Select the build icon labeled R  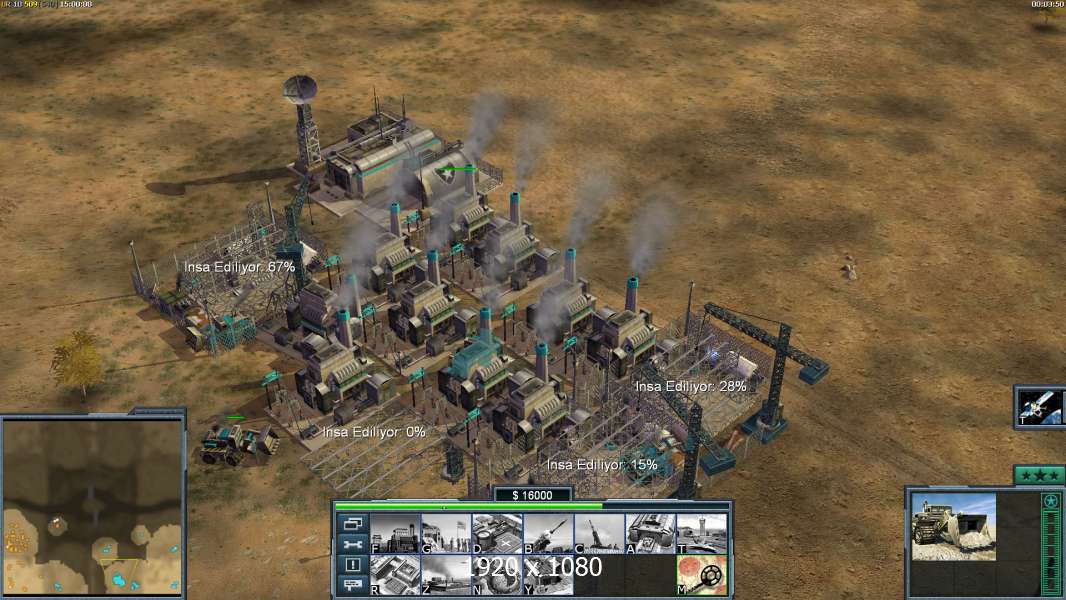(395, 575)
